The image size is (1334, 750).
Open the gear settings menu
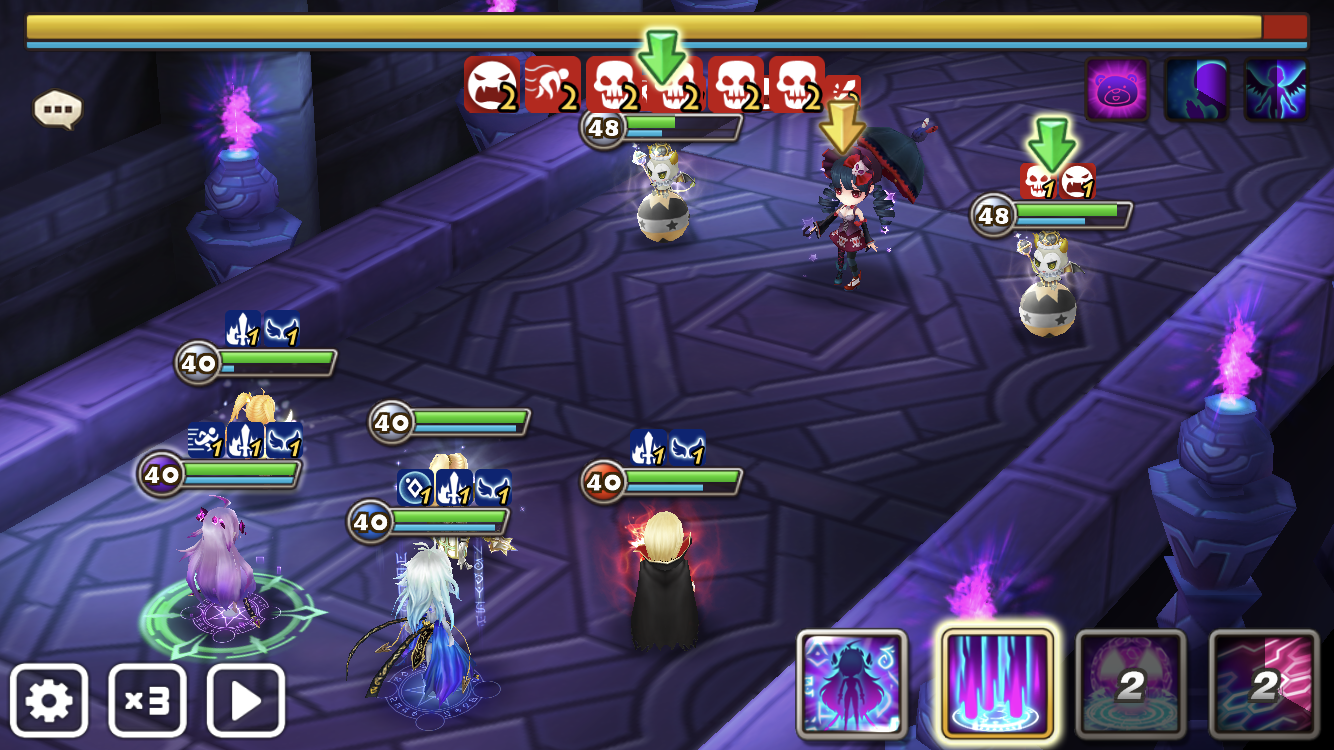[49, 700]
